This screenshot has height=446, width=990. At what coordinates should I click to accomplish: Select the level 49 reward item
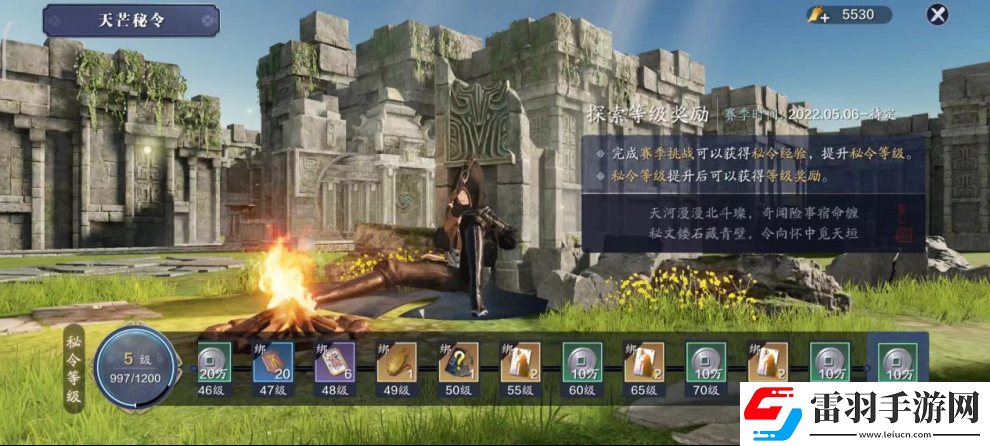(395, 362)
